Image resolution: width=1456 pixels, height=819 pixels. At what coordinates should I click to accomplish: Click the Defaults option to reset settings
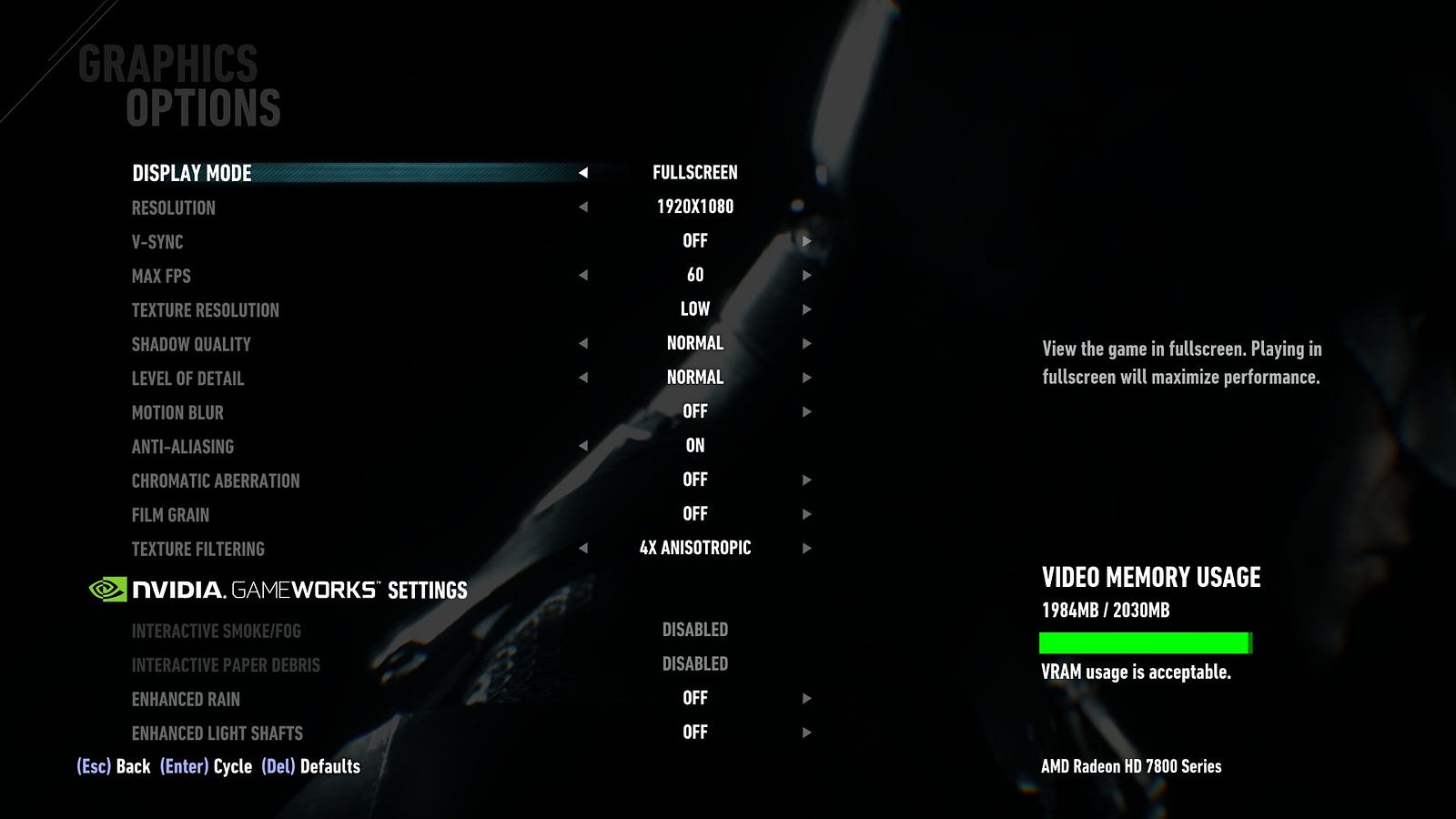pyautogui.click(x=310, y=766)
